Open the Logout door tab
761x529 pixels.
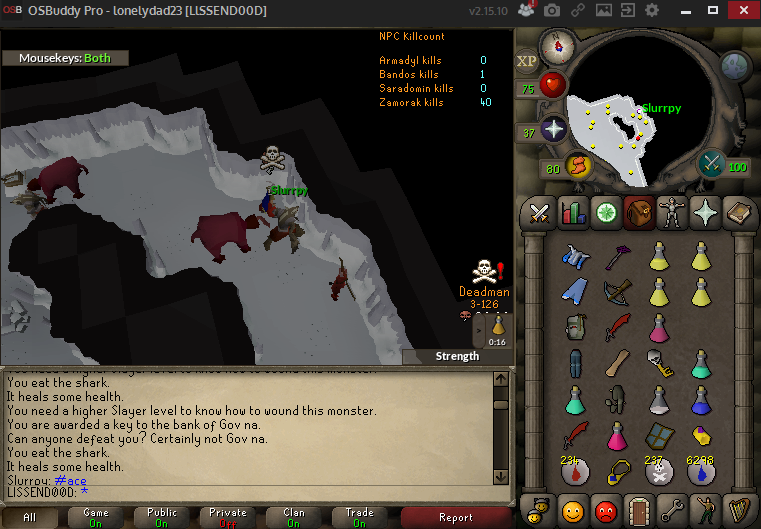639,510
